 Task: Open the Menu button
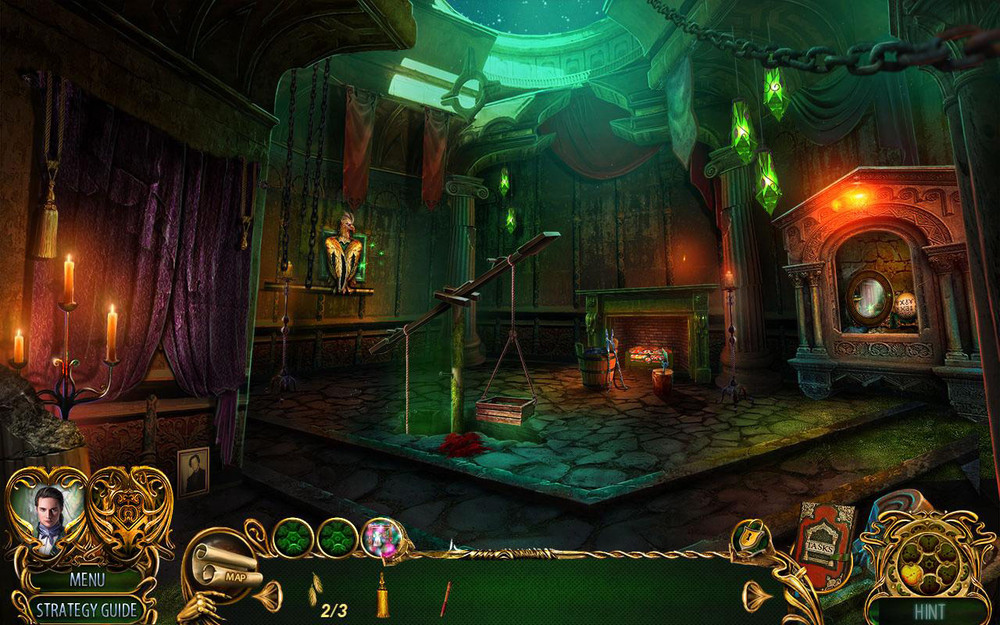[x=87, y=578]
